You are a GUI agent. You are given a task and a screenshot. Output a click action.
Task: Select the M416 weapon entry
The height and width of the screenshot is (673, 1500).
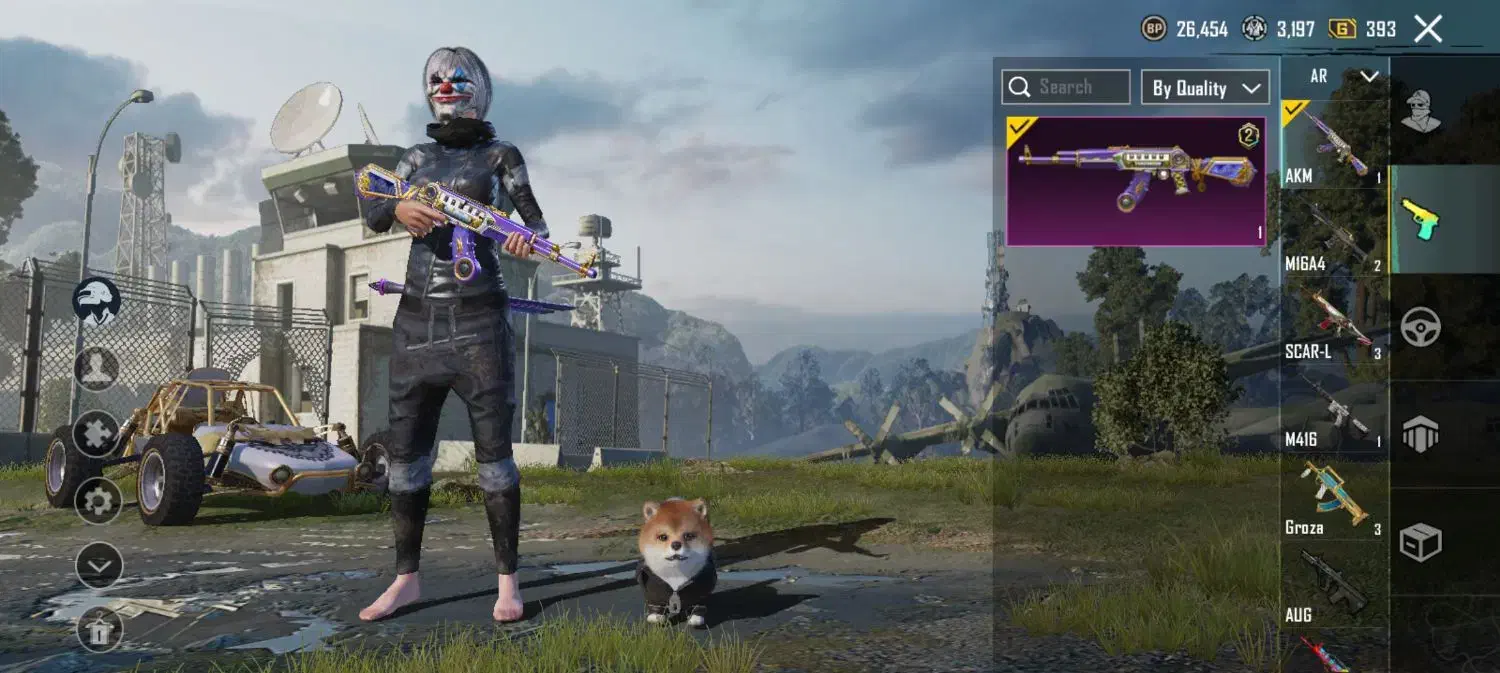pyautogui.click(x=1334, y=410)
